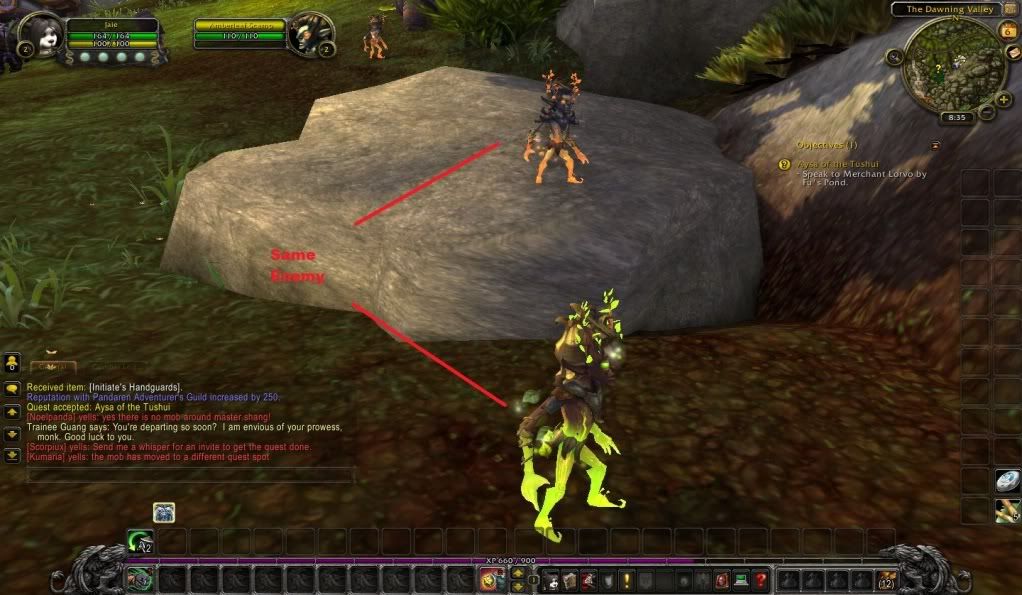The image size is (1022, 595).
Task: Collapse the Objectives tracker
Action: tap(936, 145)
